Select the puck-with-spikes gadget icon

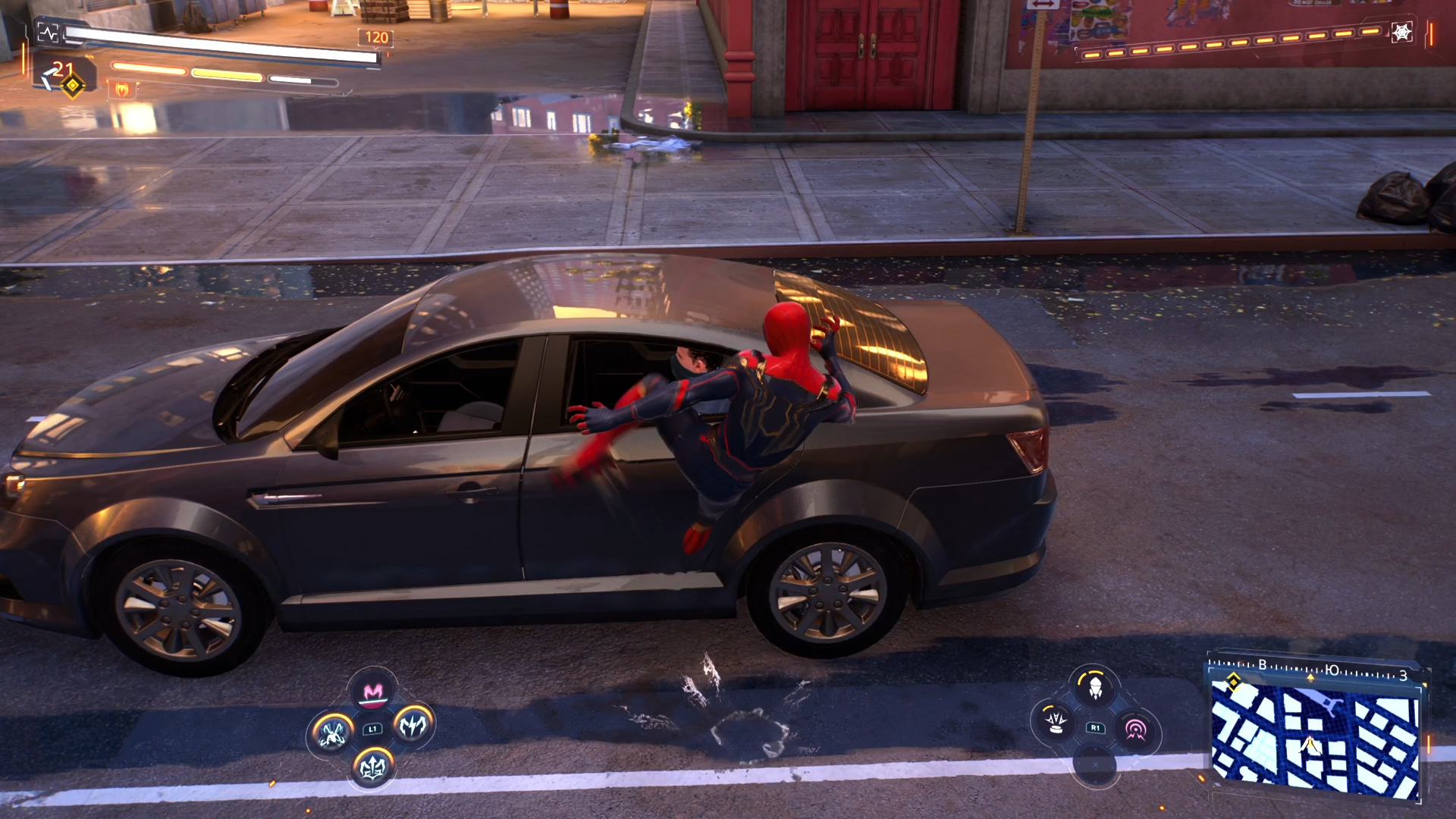pyautogui.click(x=1055, y=722)
